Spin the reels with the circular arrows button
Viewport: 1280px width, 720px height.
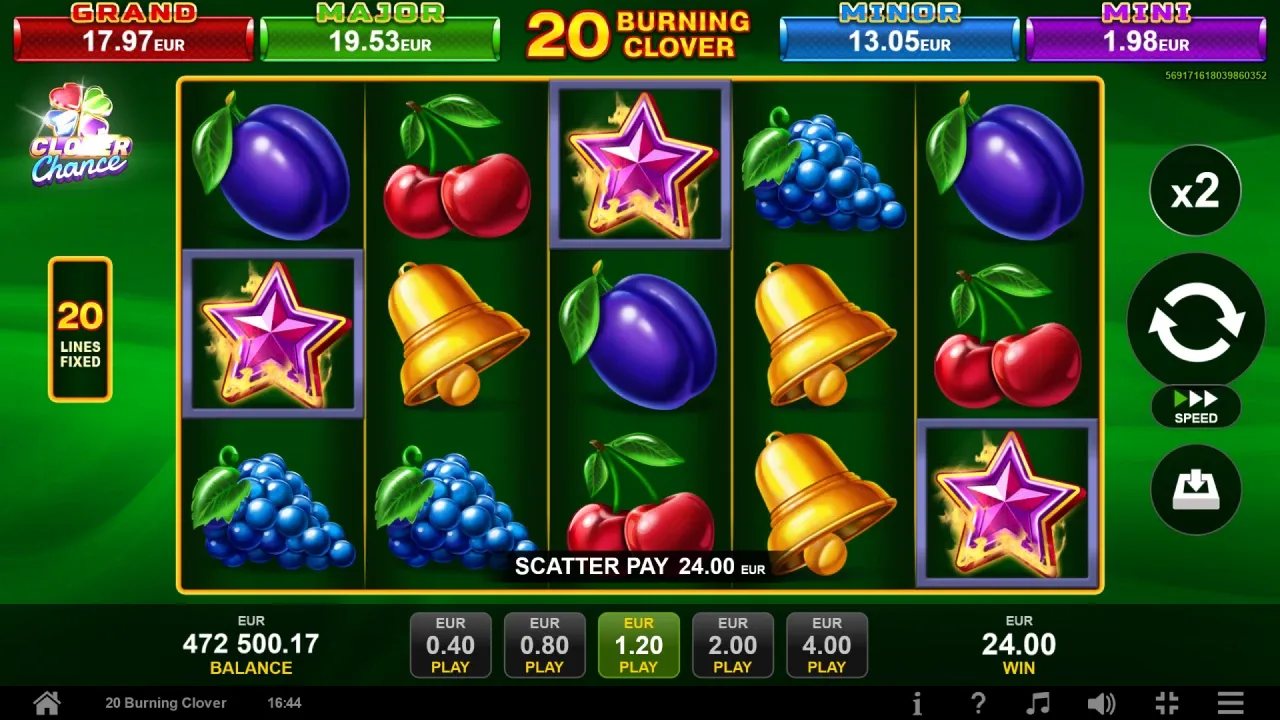pos(1196,321)
